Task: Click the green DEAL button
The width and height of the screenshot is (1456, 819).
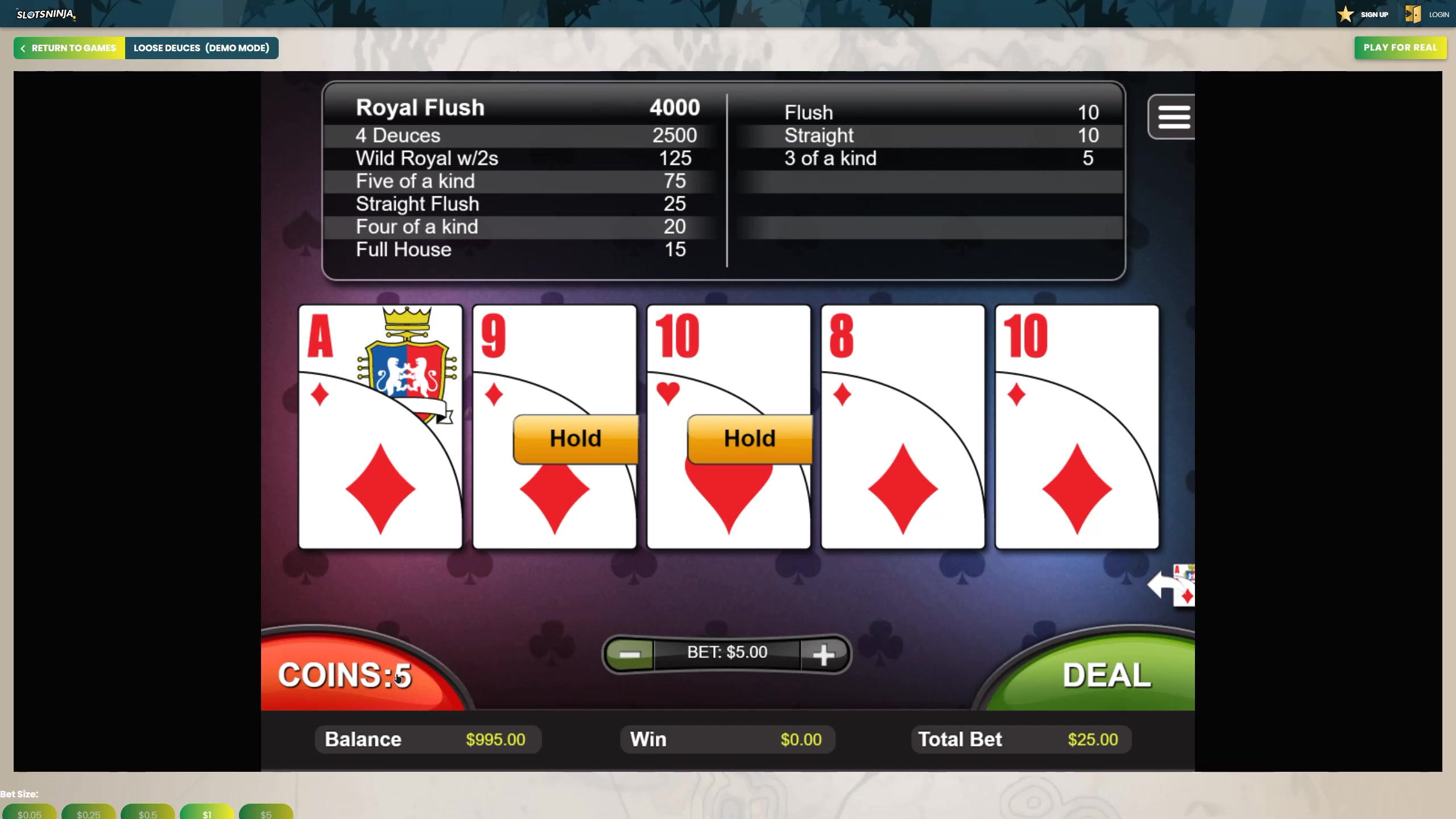Action: [1106, 676]
